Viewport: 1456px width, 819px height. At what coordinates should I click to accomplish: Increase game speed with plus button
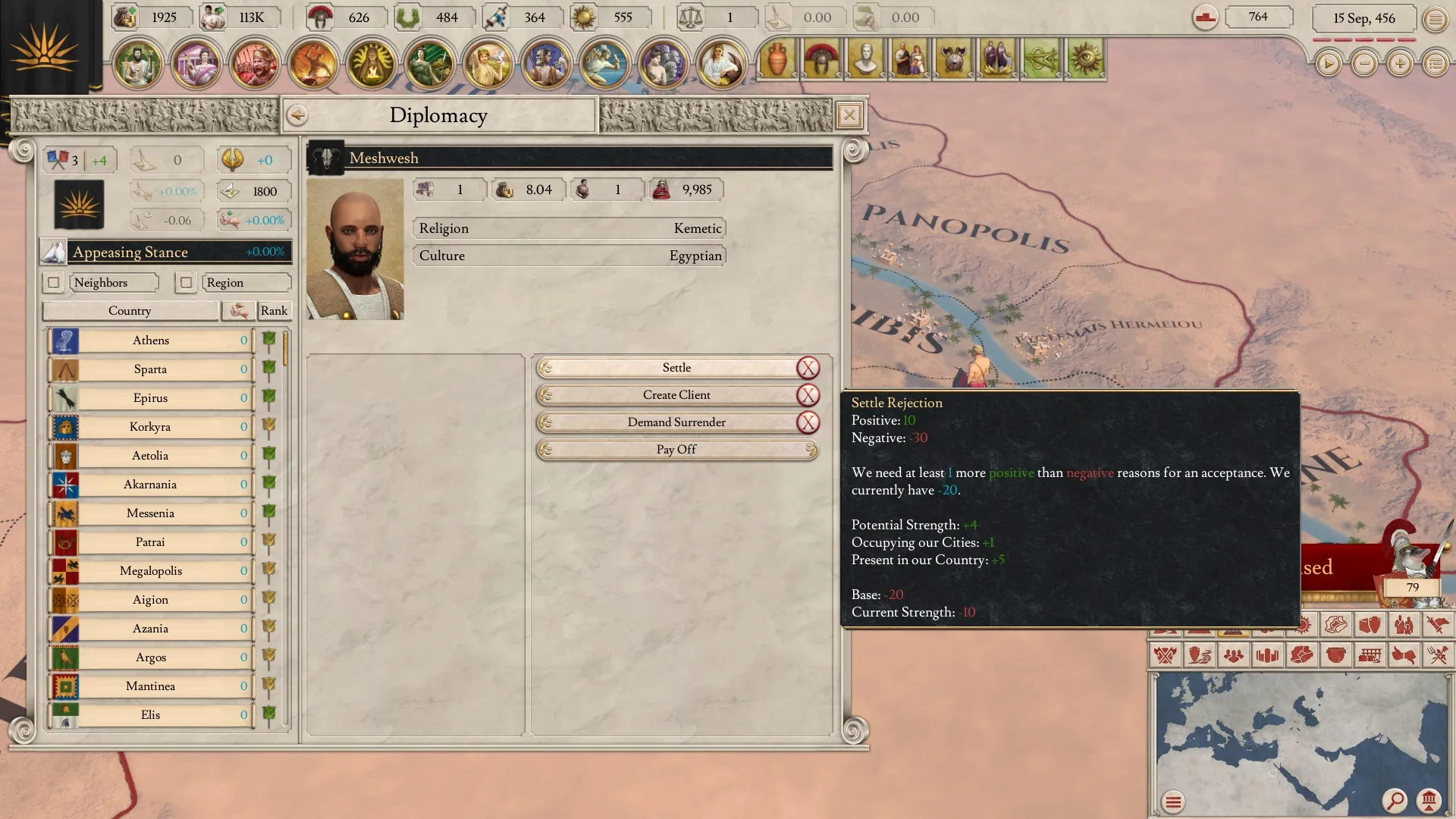point(1400,64)
